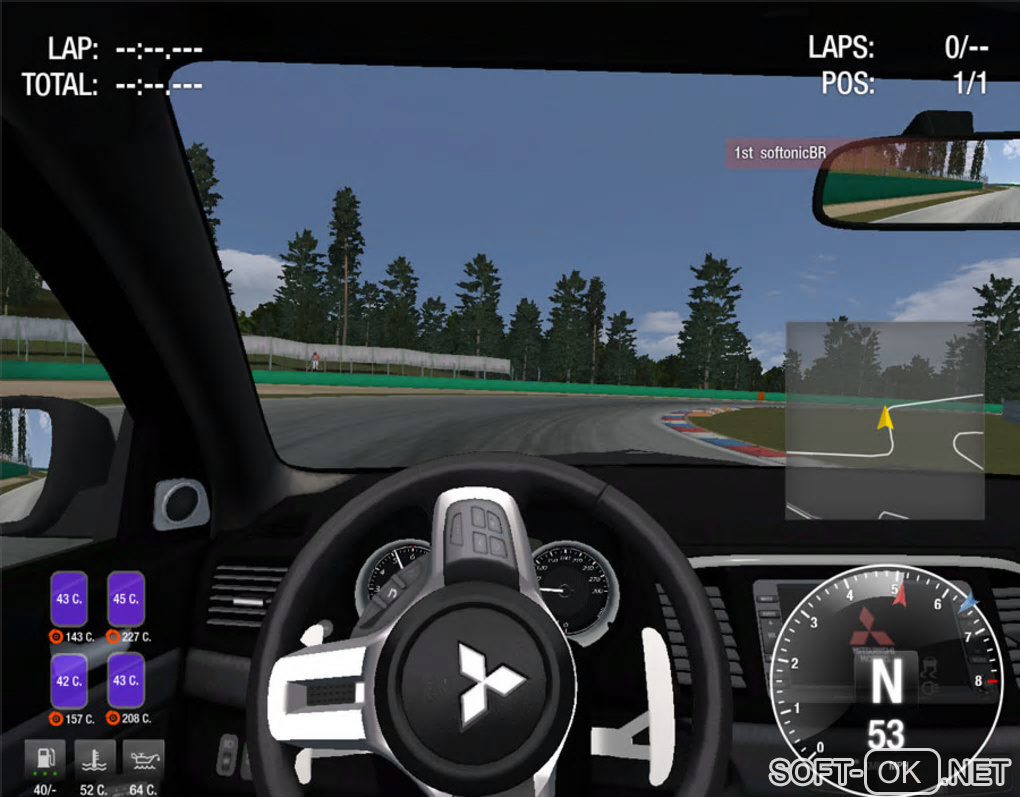Click the yellow car arrow on the minimap
The height and width of the screenshot is (797, 1020).
point(885,417)
